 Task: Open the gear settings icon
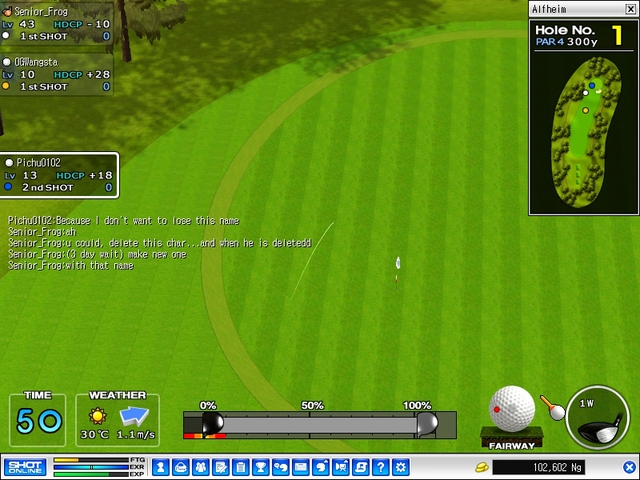click(401, 467)
